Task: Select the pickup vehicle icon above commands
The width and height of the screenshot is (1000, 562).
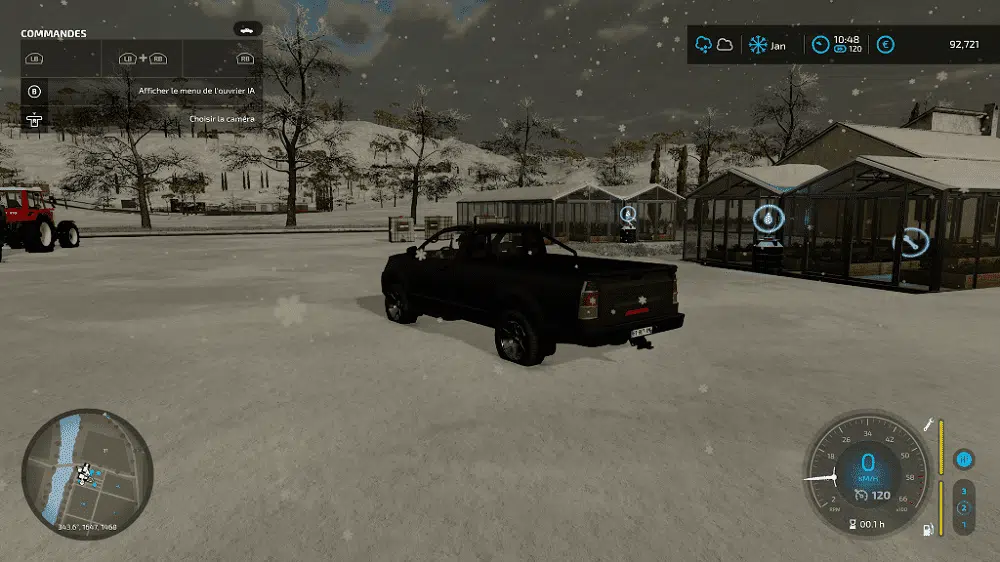Action: pos(247,29)
